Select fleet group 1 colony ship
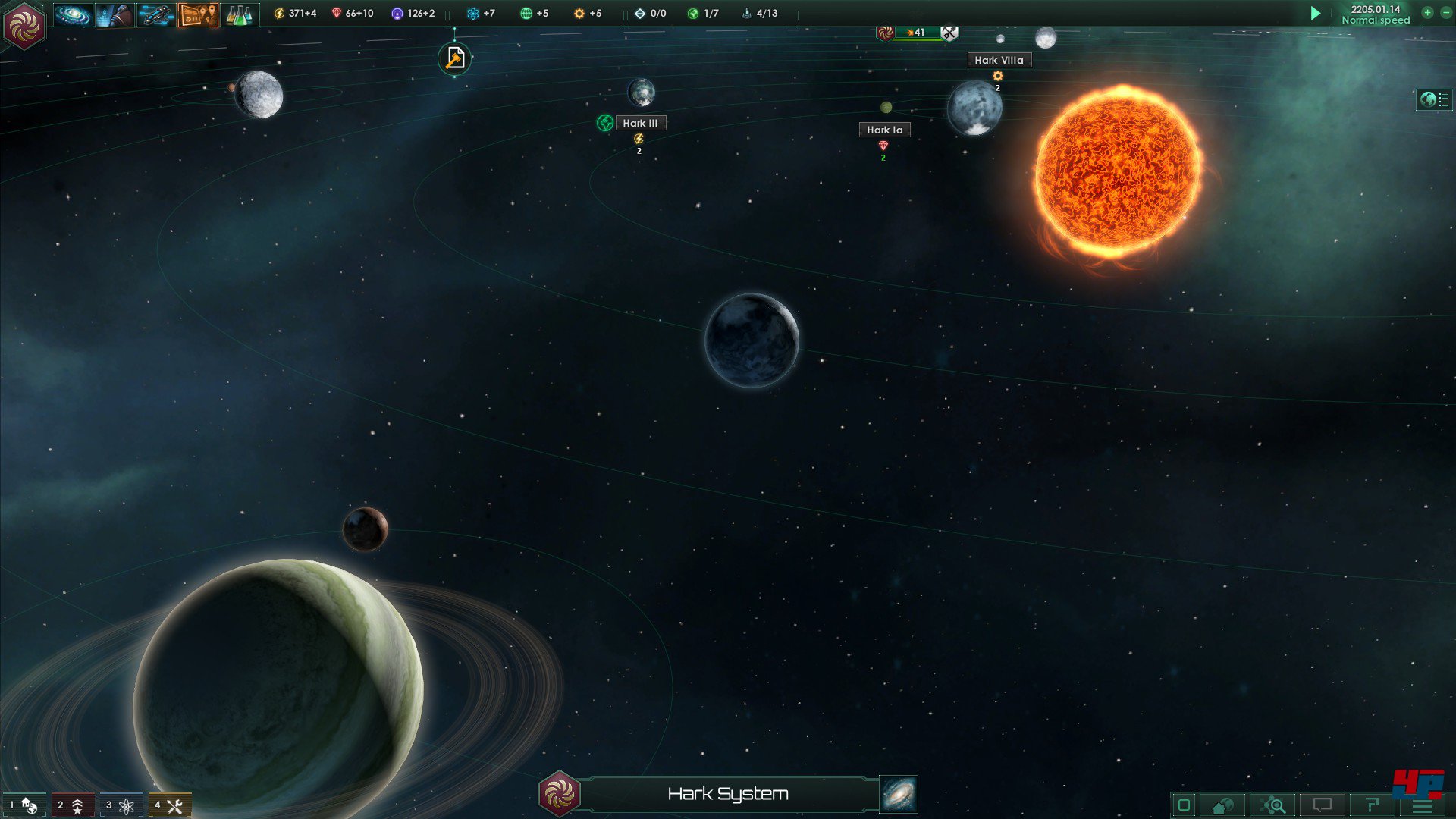 [24, 805]
